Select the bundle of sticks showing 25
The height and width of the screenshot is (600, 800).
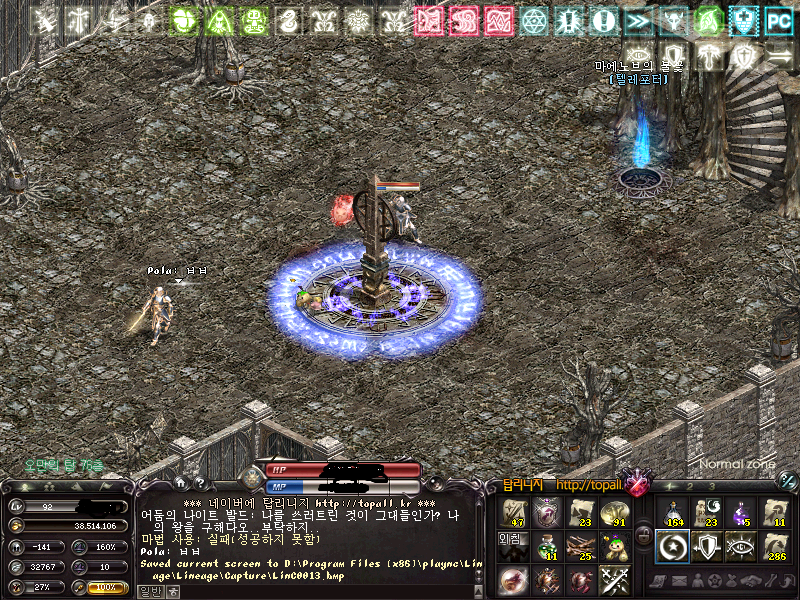coord(581,545)
